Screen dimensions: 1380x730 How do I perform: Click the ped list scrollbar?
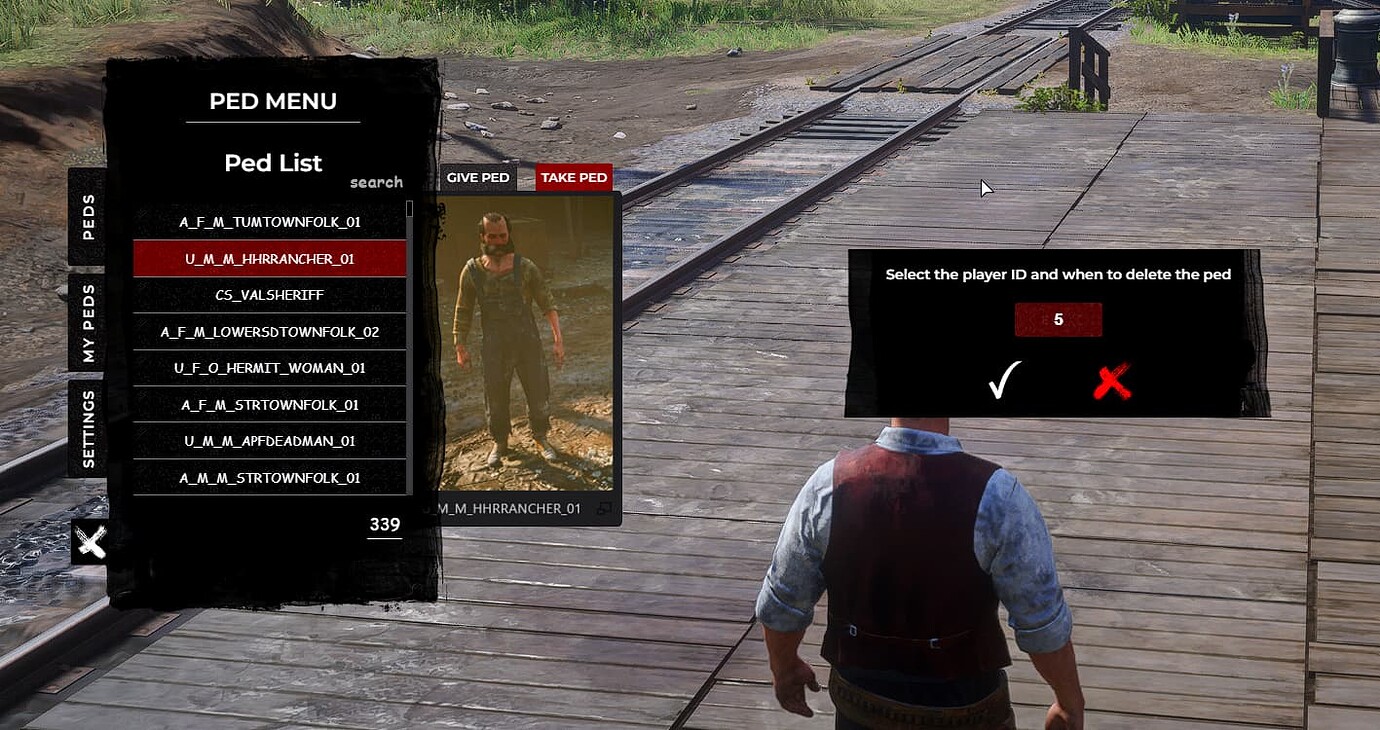pyautogui.click(x=411, y=210)
